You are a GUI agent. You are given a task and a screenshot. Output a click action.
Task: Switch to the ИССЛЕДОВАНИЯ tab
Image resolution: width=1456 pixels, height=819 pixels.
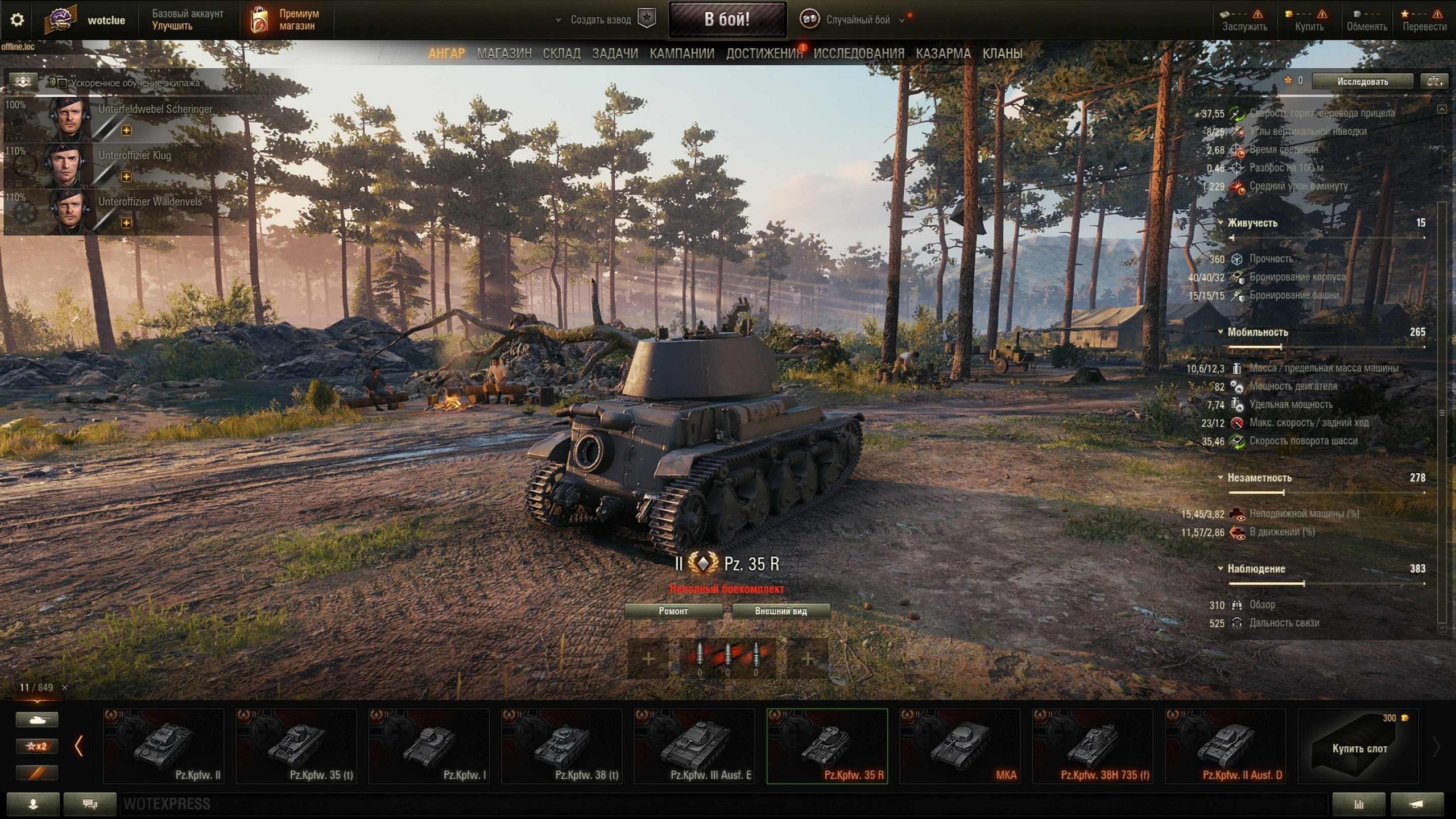[858, 53]
